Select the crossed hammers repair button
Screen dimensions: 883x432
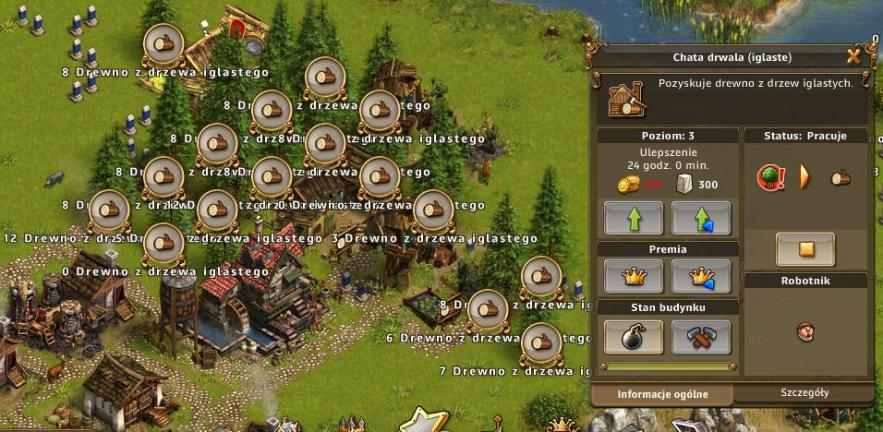click(700, 336)
